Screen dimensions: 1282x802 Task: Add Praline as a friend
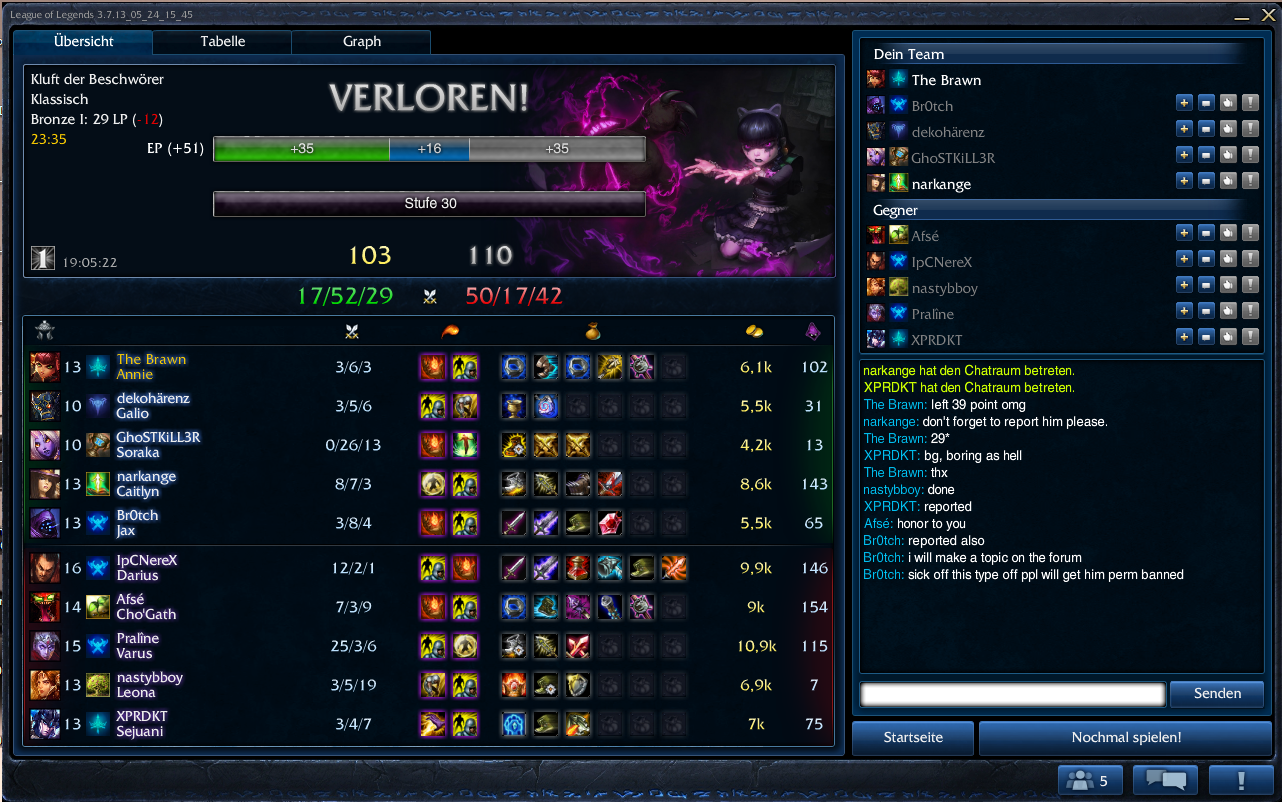(x=1184, y=310)
